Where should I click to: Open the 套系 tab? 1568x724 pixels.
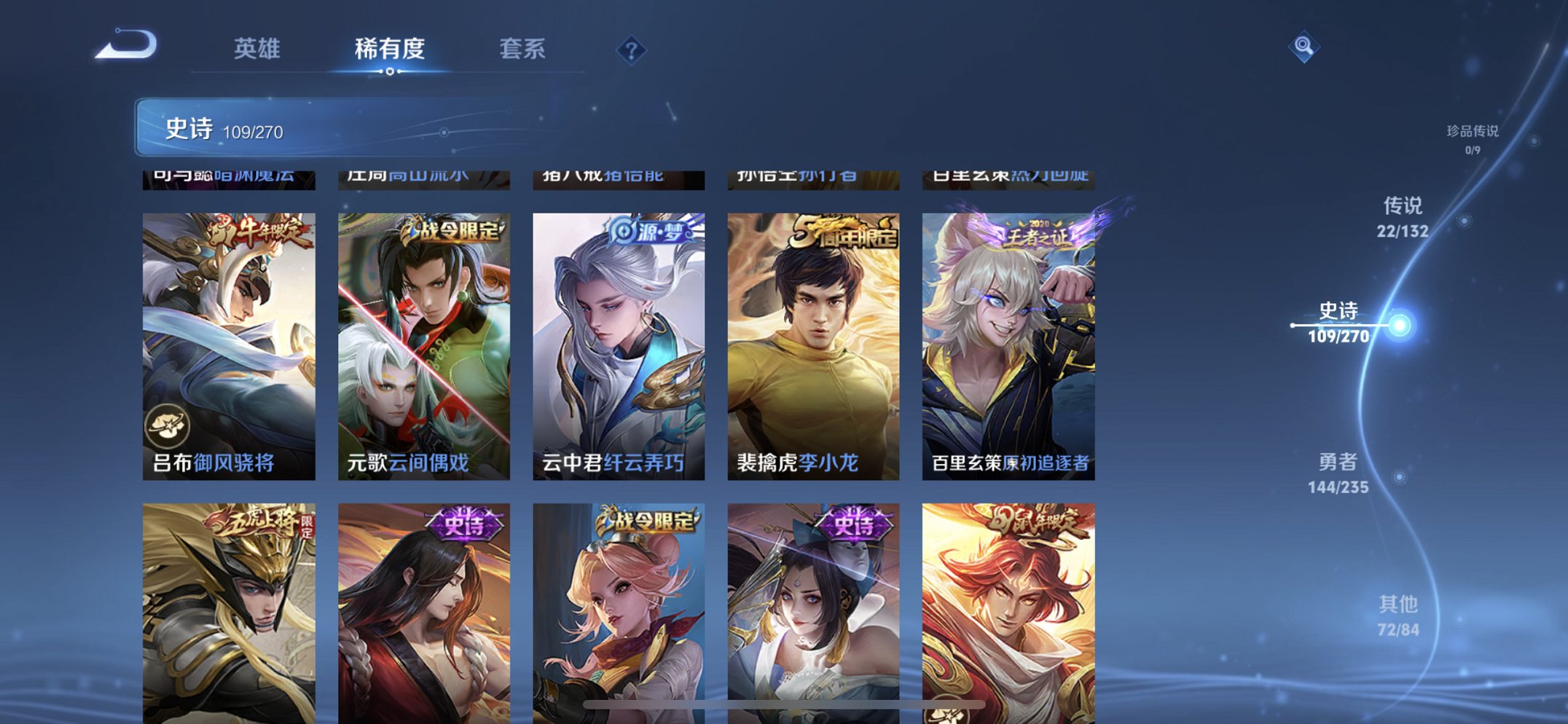coord(525,50)
